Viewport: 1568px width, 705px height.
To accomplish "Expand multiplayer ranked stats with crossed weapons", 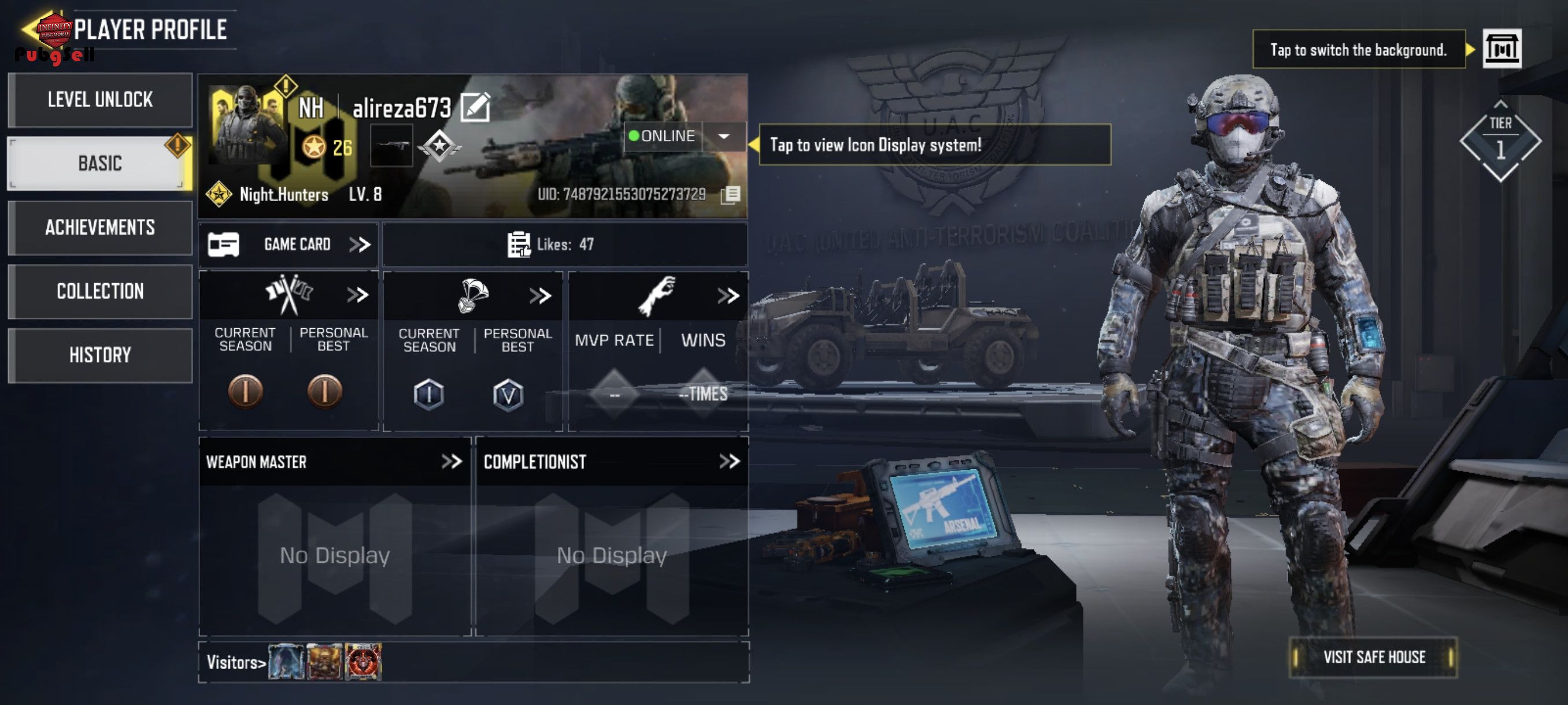I will click(357, 296).
